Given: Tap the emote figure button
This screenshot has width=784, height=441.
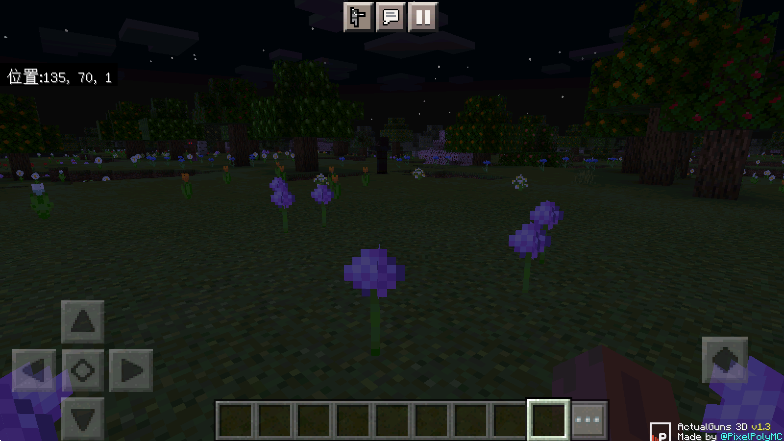Looking at the screenshot, I should [x=357, y=16].
